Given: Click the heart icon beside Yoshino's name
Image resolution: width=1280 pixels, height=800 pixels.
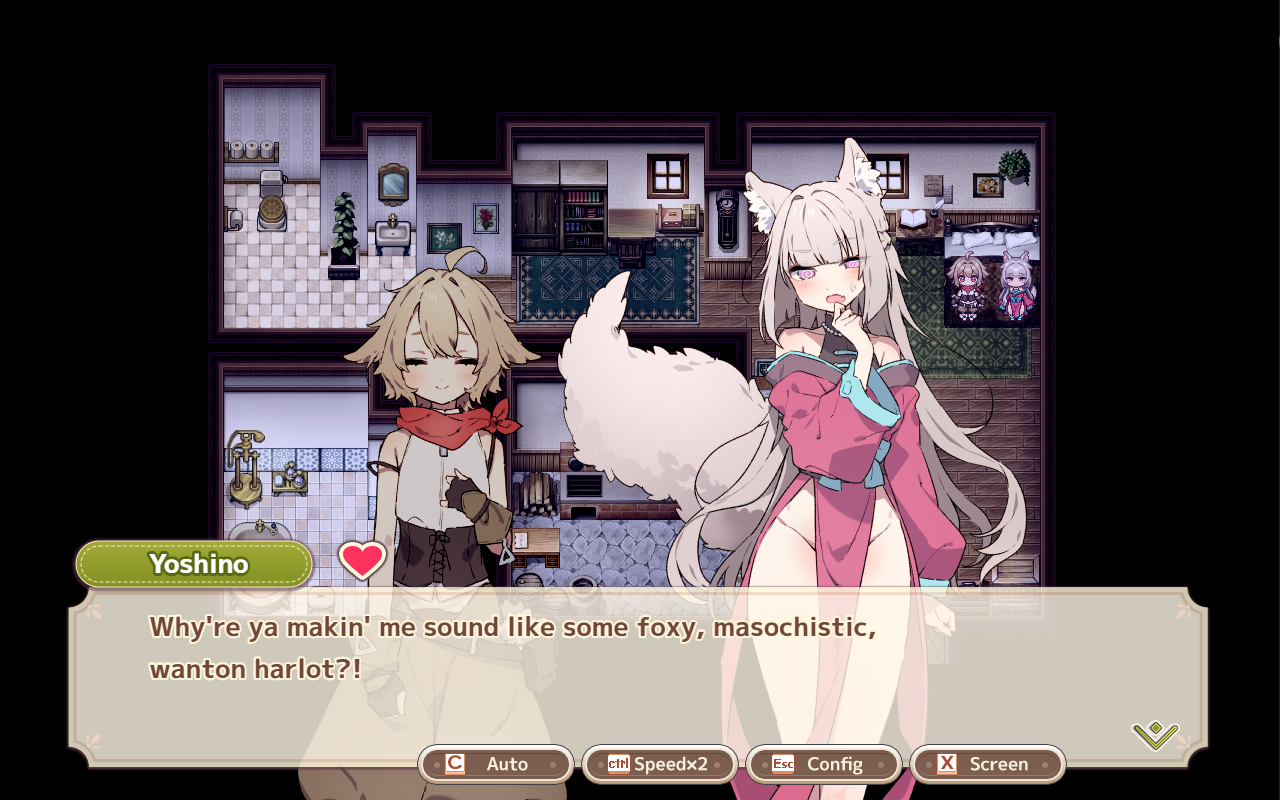Looking at the screenshot, I should coord(362,561).
